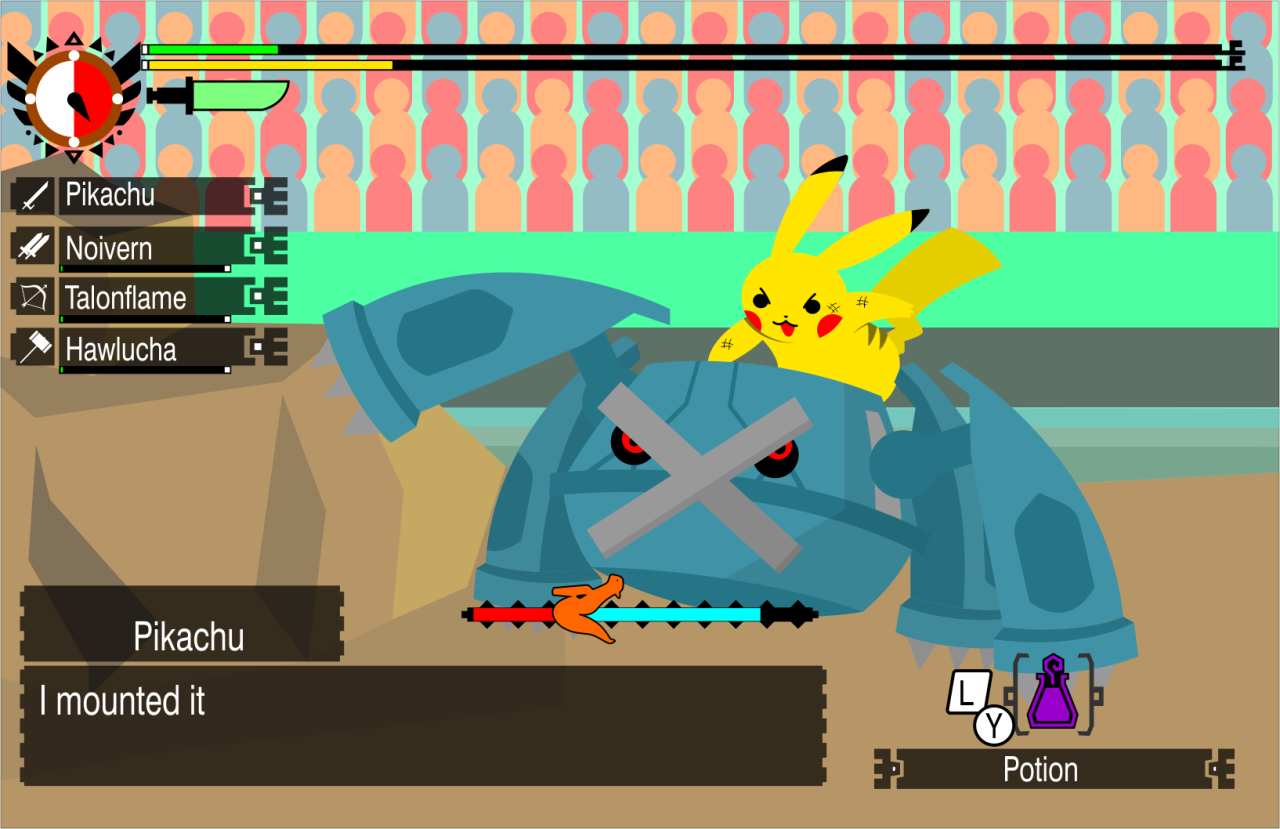Click the compass clock emblem top-left
This screenshot has height=829, width=1280.
click(74, 100)
